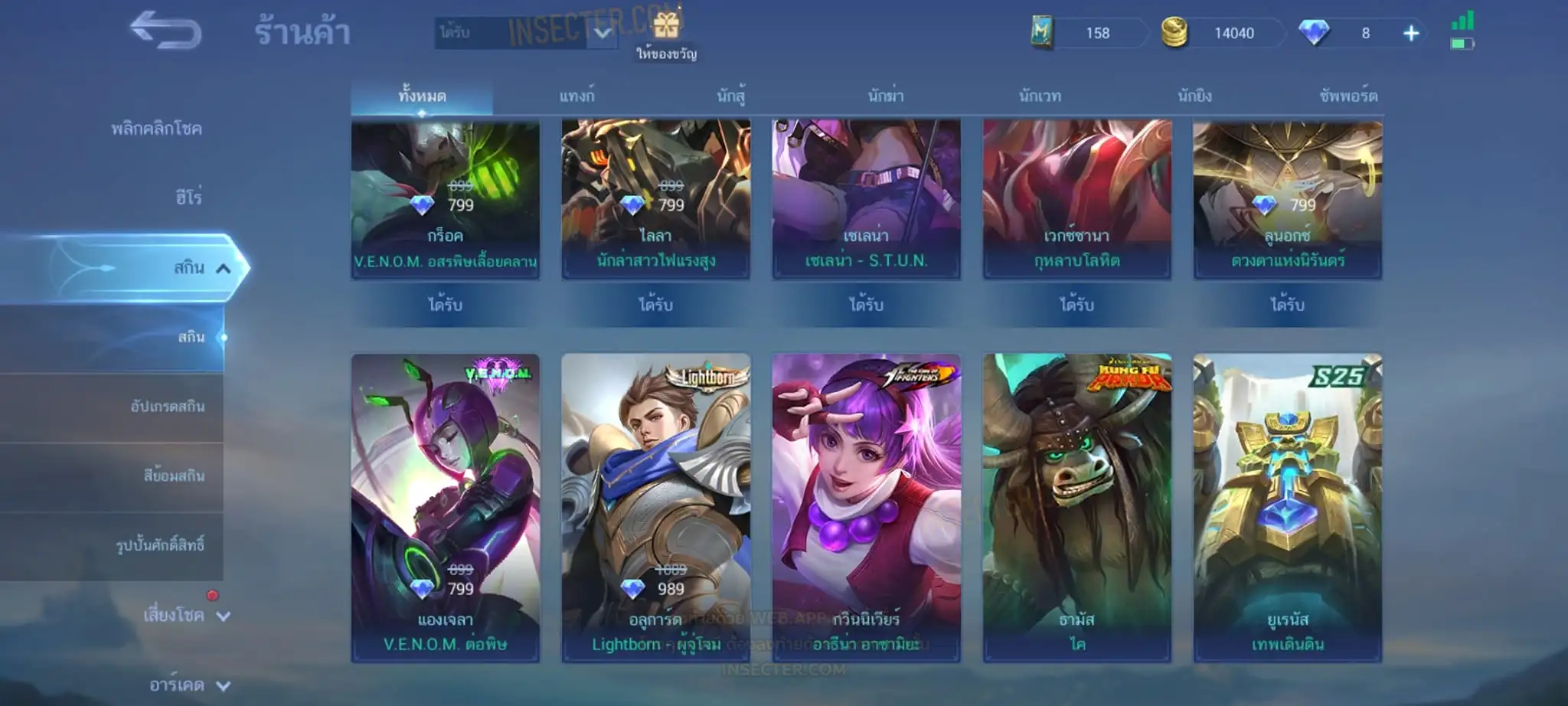Expand the อาร์เคด menu section
This screenshot has width=1568, height=706.
(x=189, y=685)
